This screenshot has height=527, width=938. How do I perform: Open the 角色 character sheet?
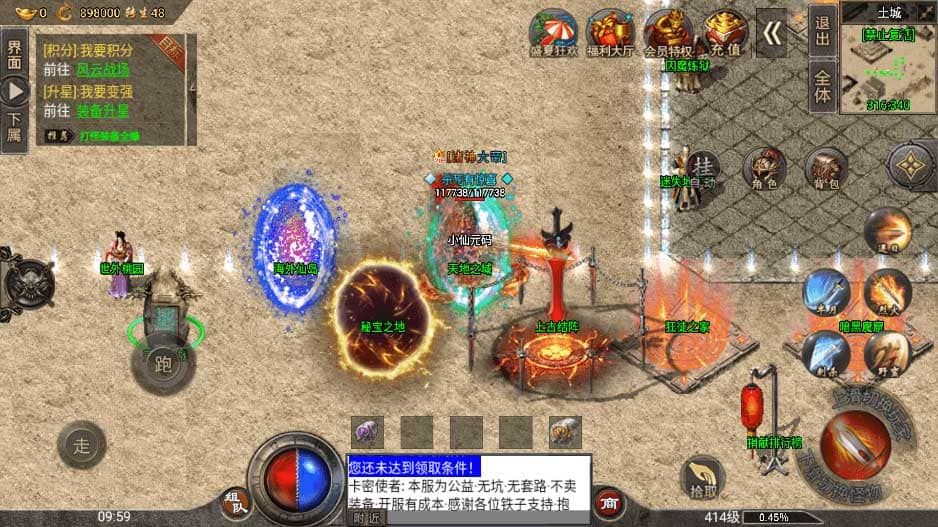tap(766, 170)
